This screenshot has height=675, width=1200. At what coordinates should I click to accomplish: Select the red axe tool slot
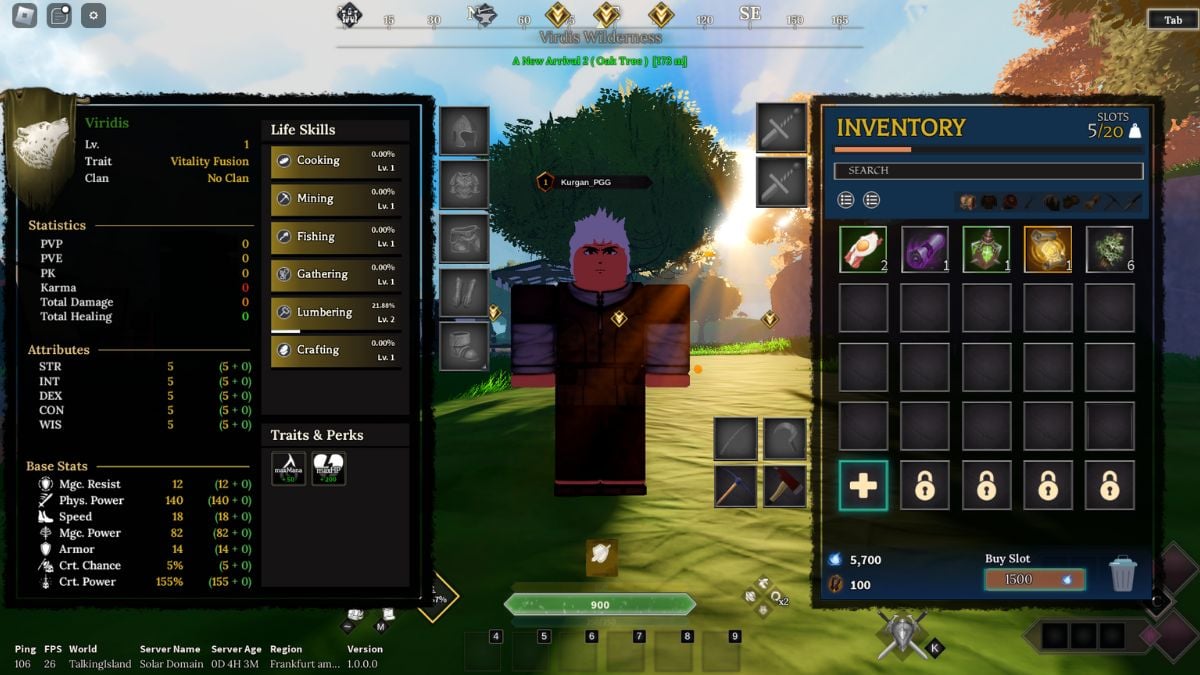click(785, 485)
